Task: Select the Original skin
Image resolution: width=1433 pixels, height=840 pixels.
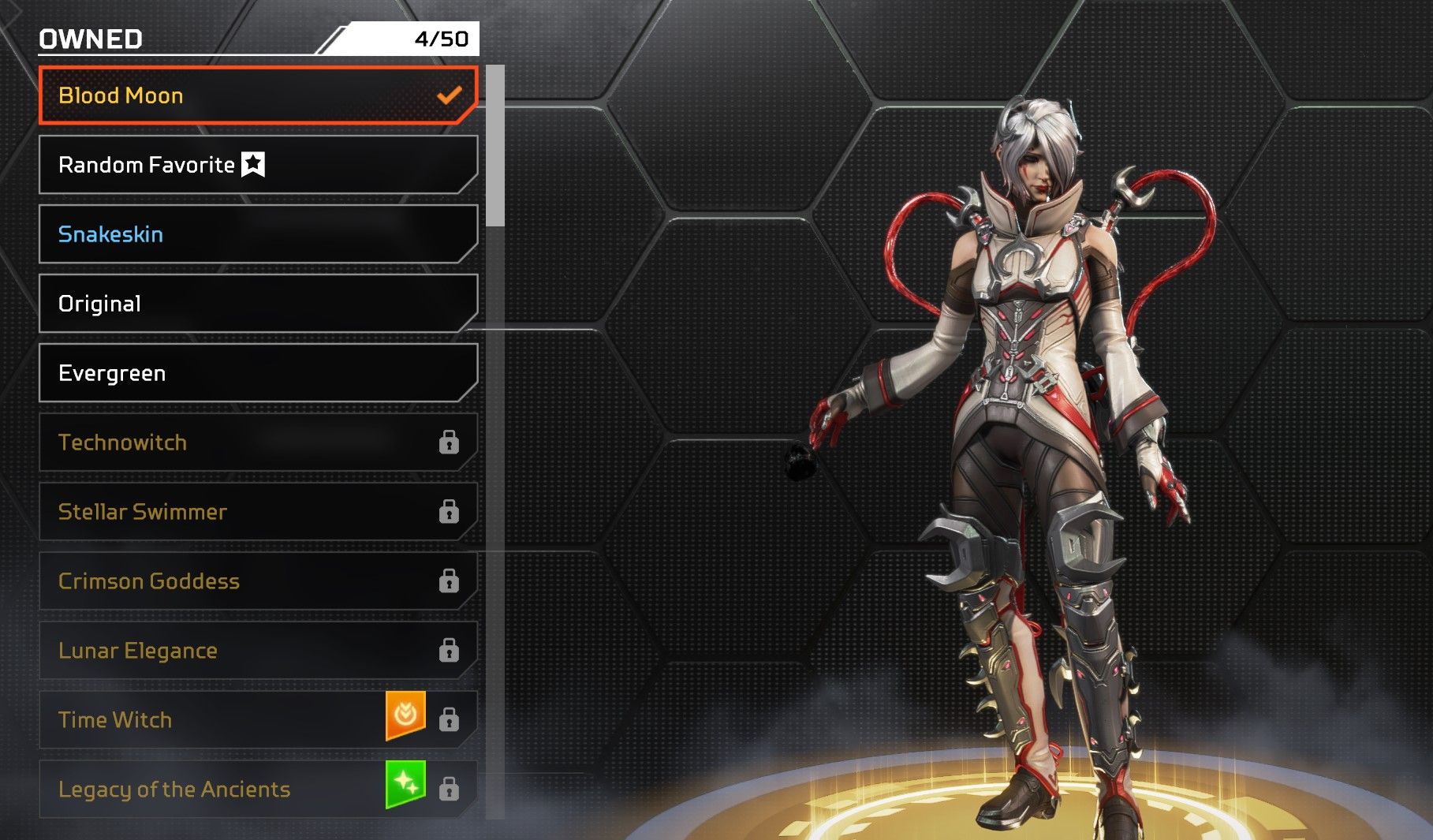Action: point(257,304)
